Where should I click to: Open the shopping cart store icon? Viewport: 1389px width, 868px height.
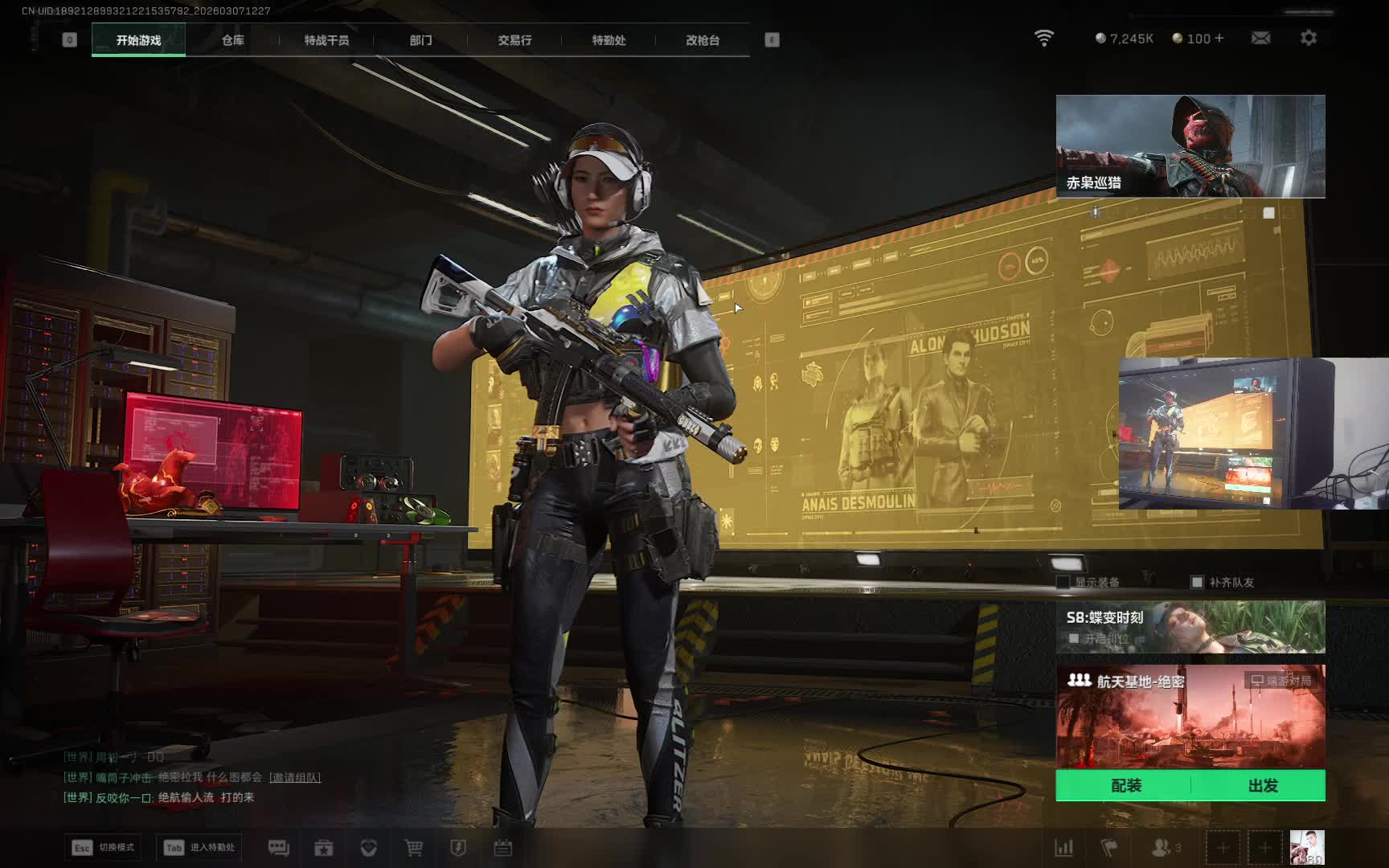(413, 848)
